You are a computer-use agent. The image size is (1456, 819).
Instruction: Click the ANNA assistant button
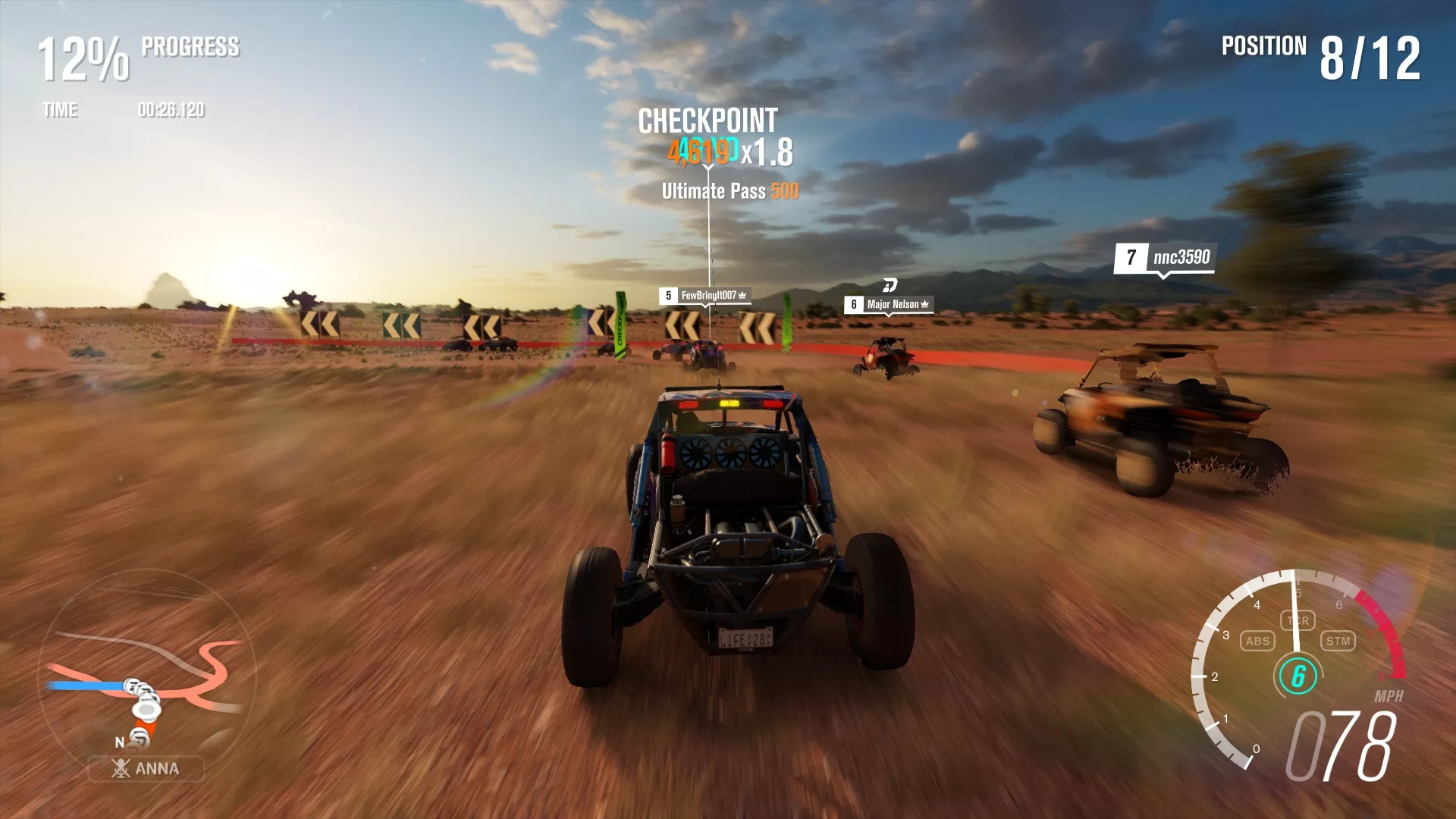[146, 769]
